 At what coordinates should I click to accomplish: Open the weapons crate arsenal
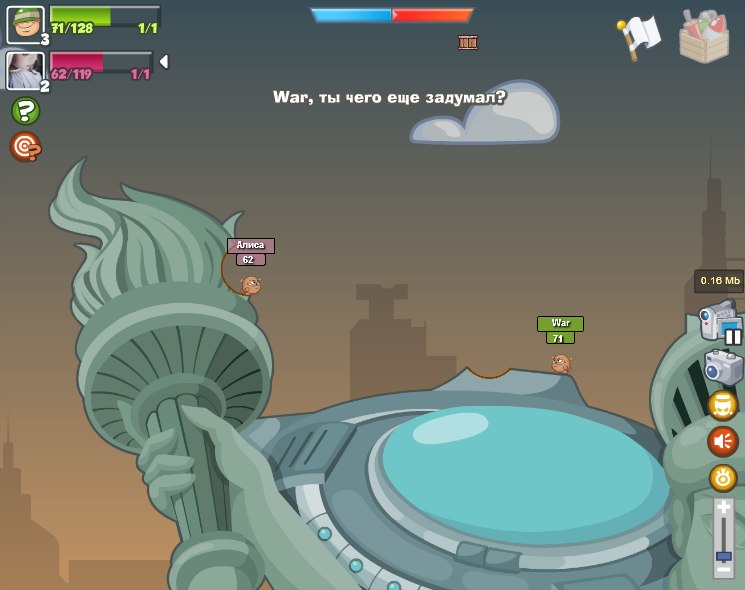point(703,37)
